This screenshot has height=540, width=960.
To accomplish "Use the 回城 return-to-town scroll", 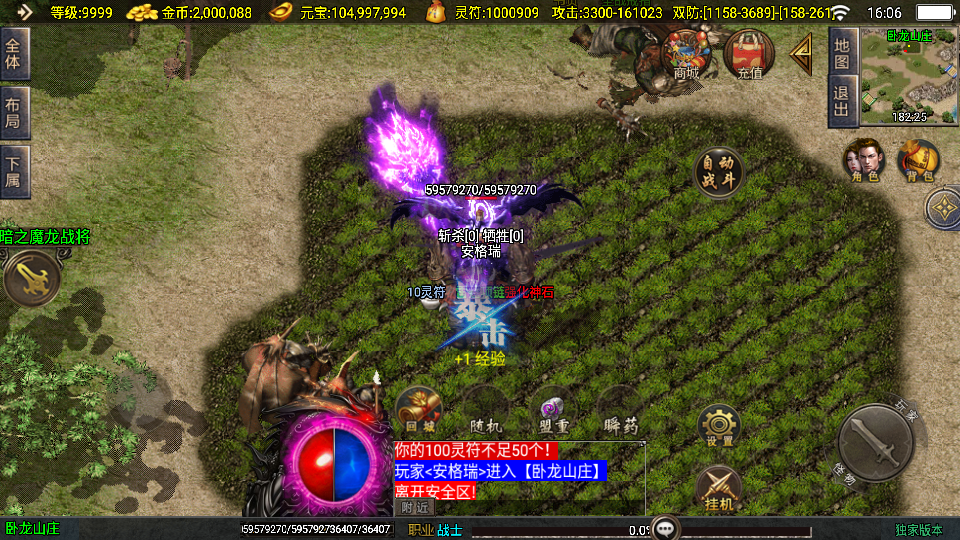I will point(418,409).
